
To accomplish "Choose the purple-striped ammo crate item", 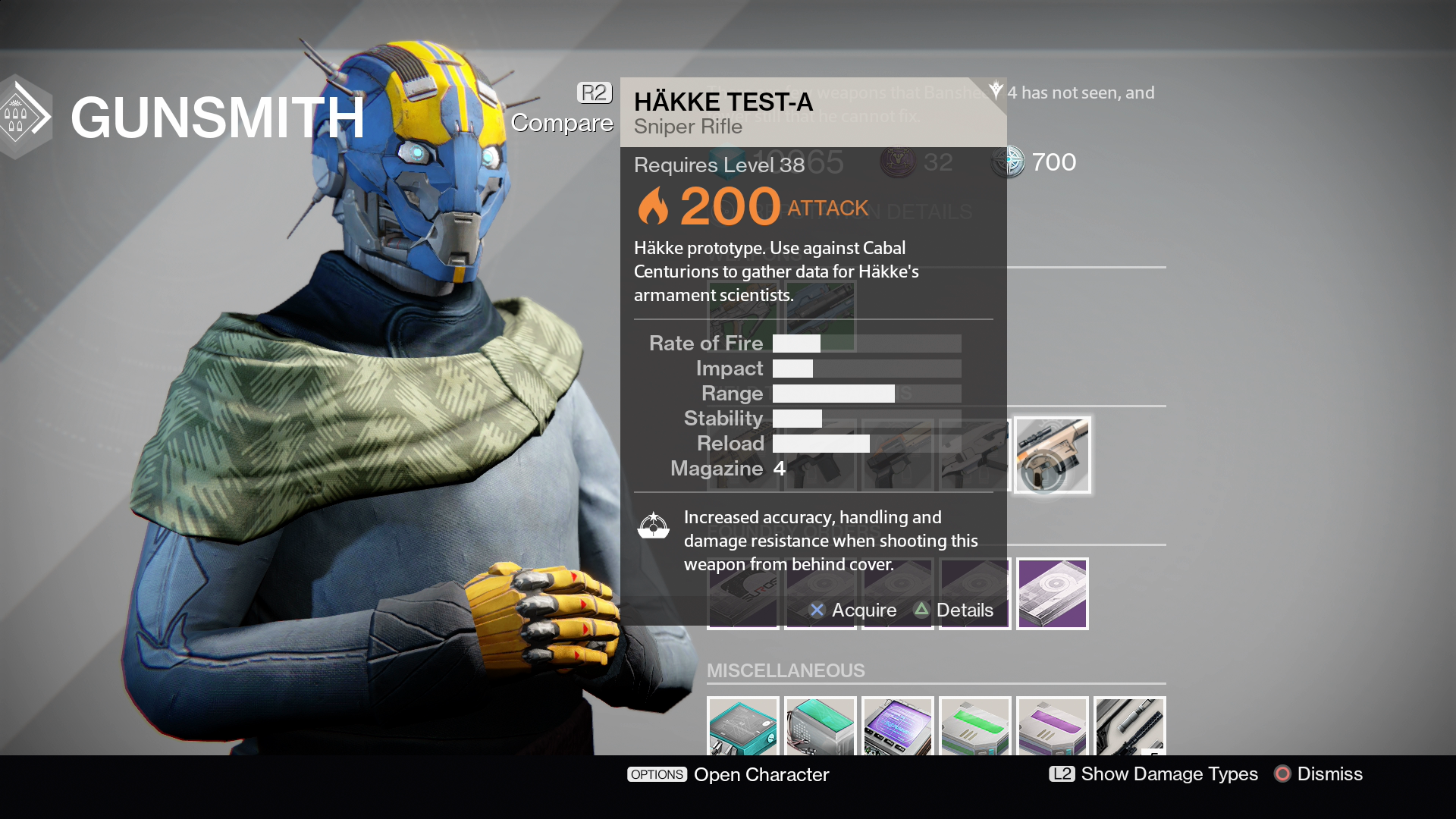I will pyautogui.click(x=1052, y=726).
